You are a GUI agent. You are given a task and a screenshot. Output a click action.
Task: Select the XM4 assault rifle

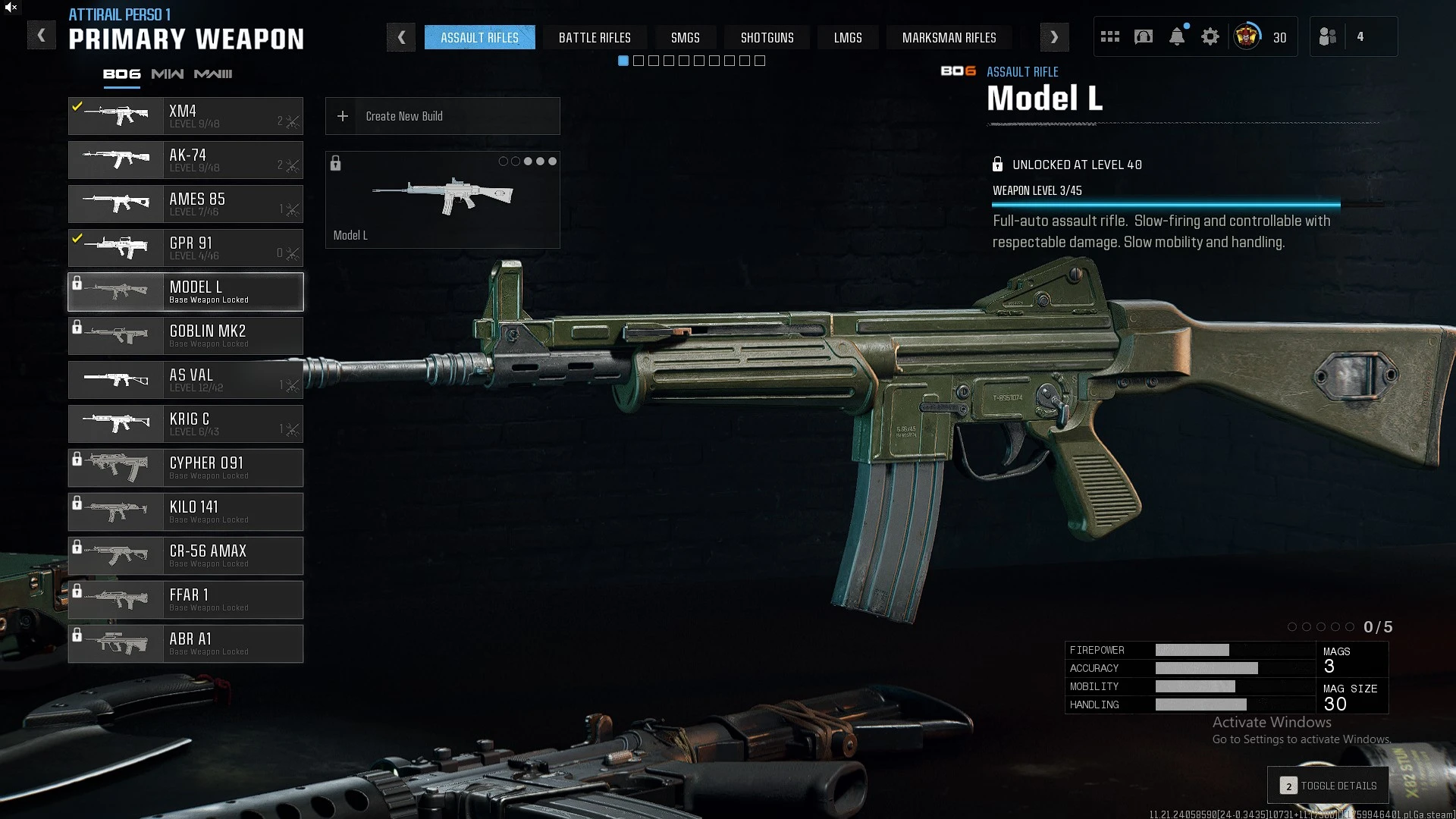point(186,116)
